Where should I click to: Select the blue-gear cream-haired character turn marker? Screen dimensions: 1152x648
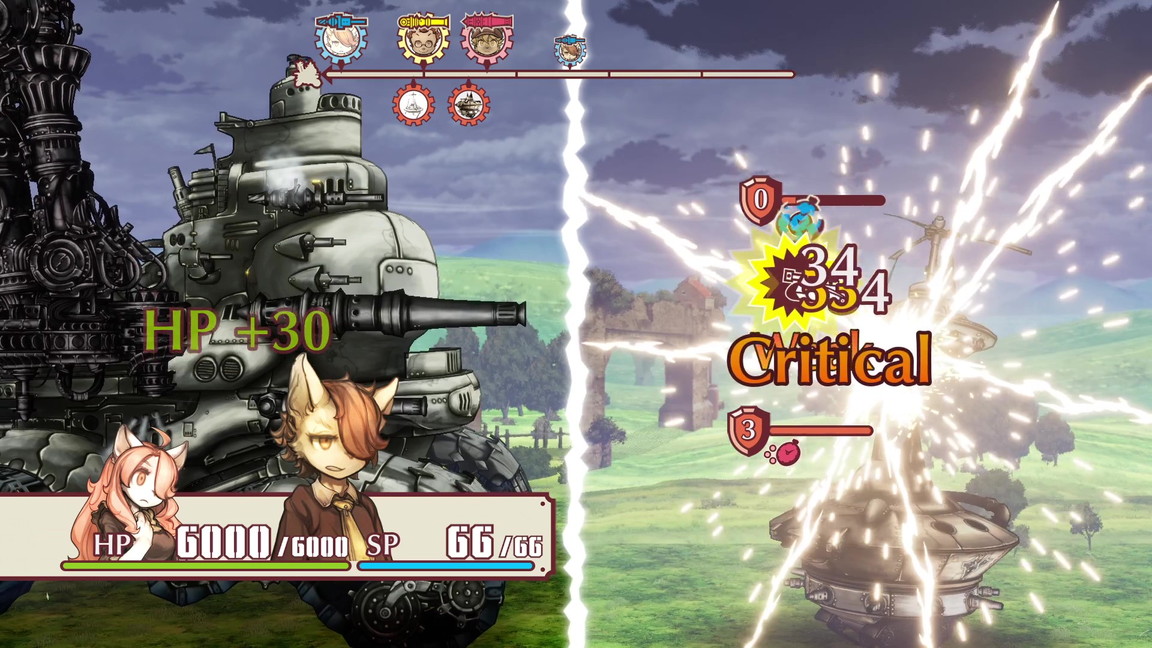click(x=342, y=40)
